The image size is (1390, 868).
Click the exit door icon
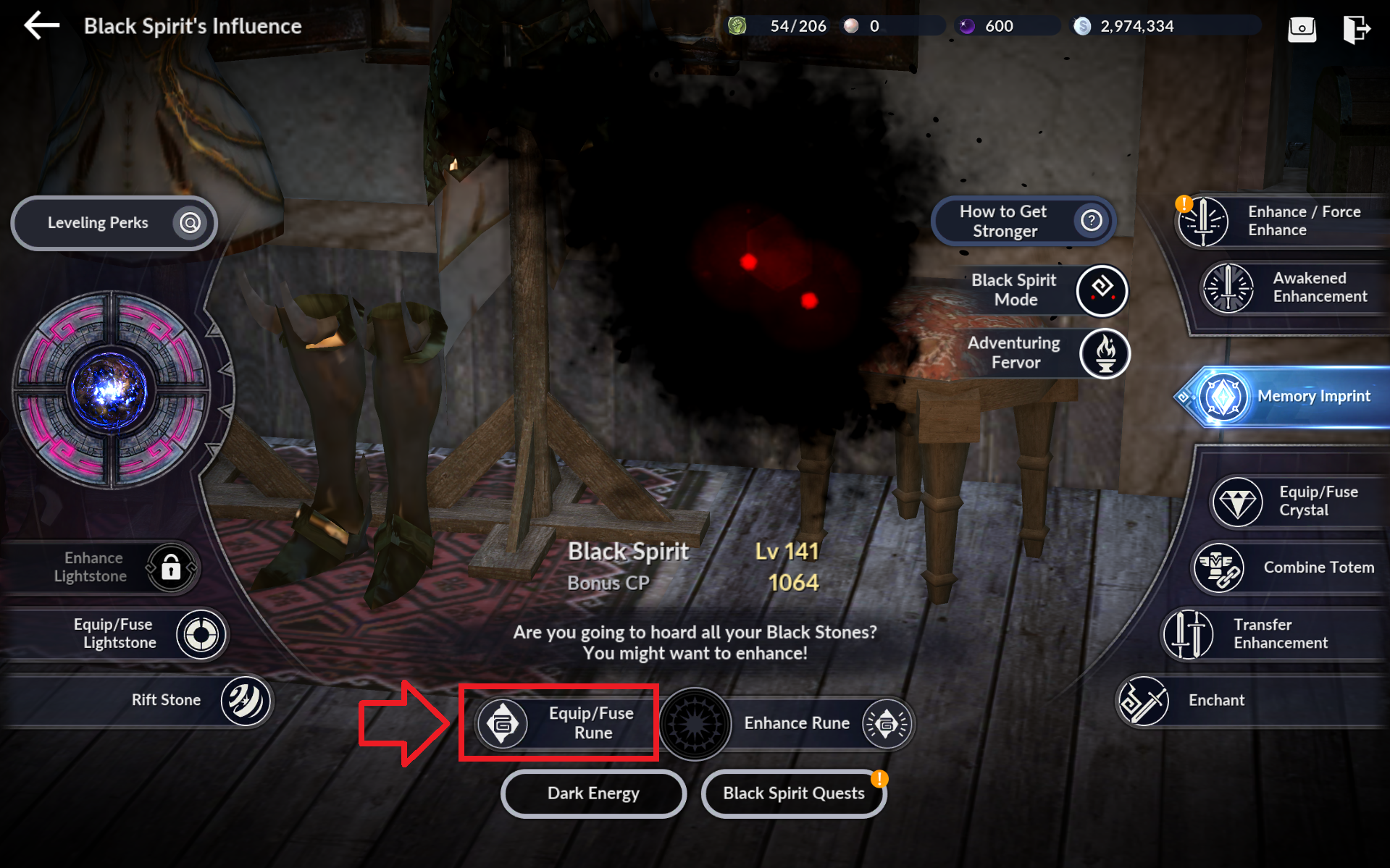1356,28
